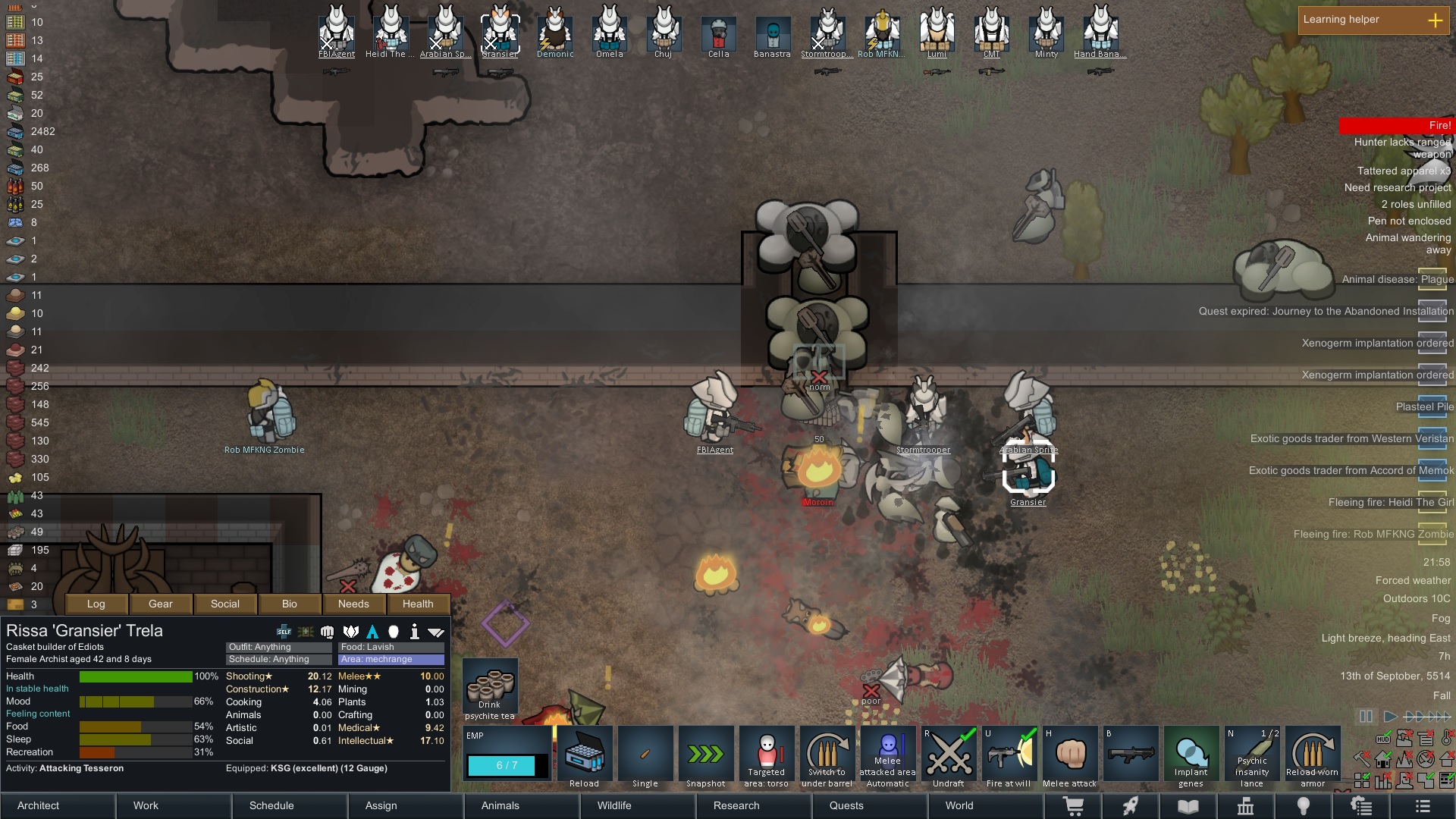Select colonist Lumi portrait
Screen dimensions: 1456x819
(x=937, y=33)
